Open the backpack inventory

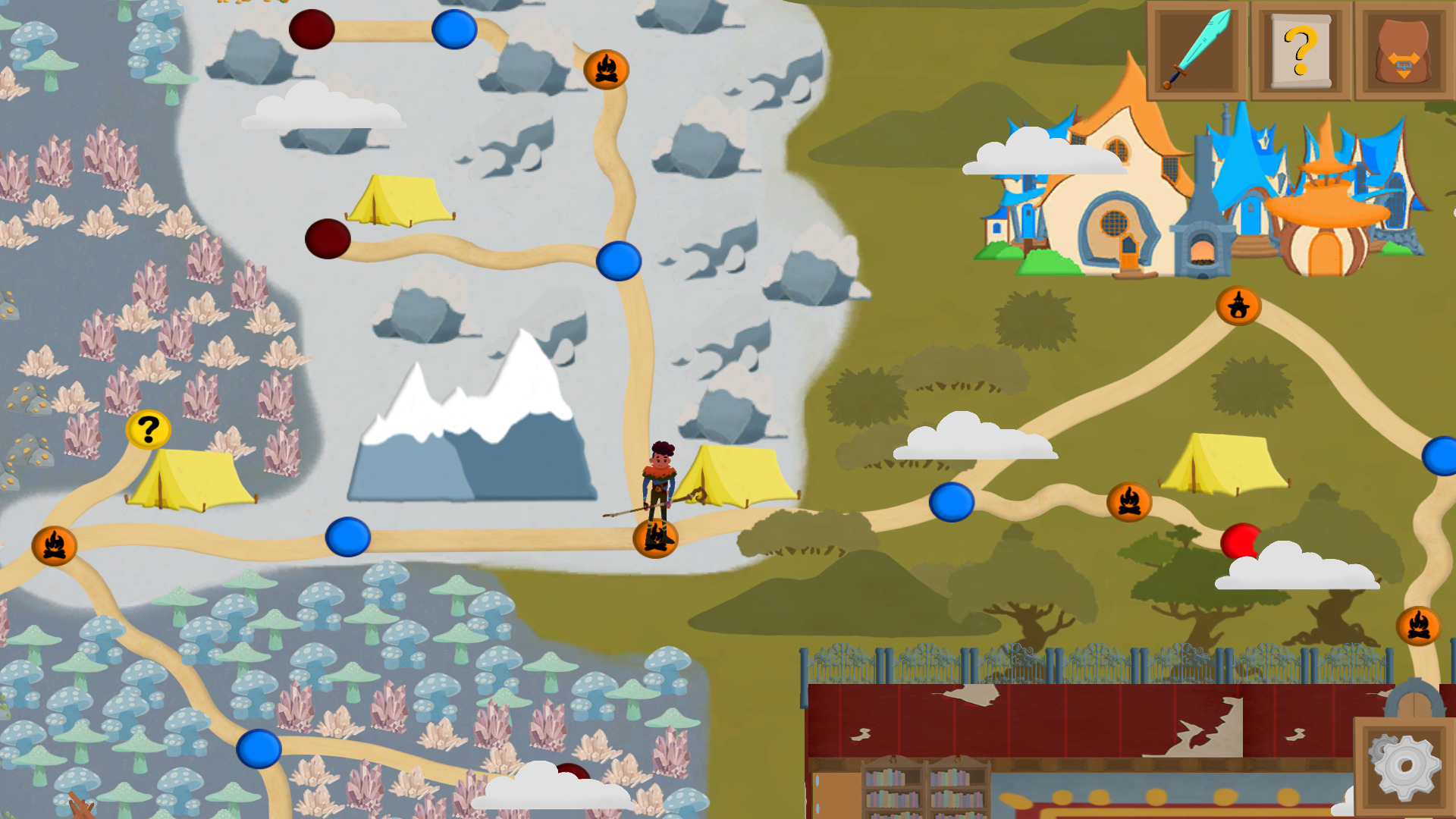(1404, 51)
